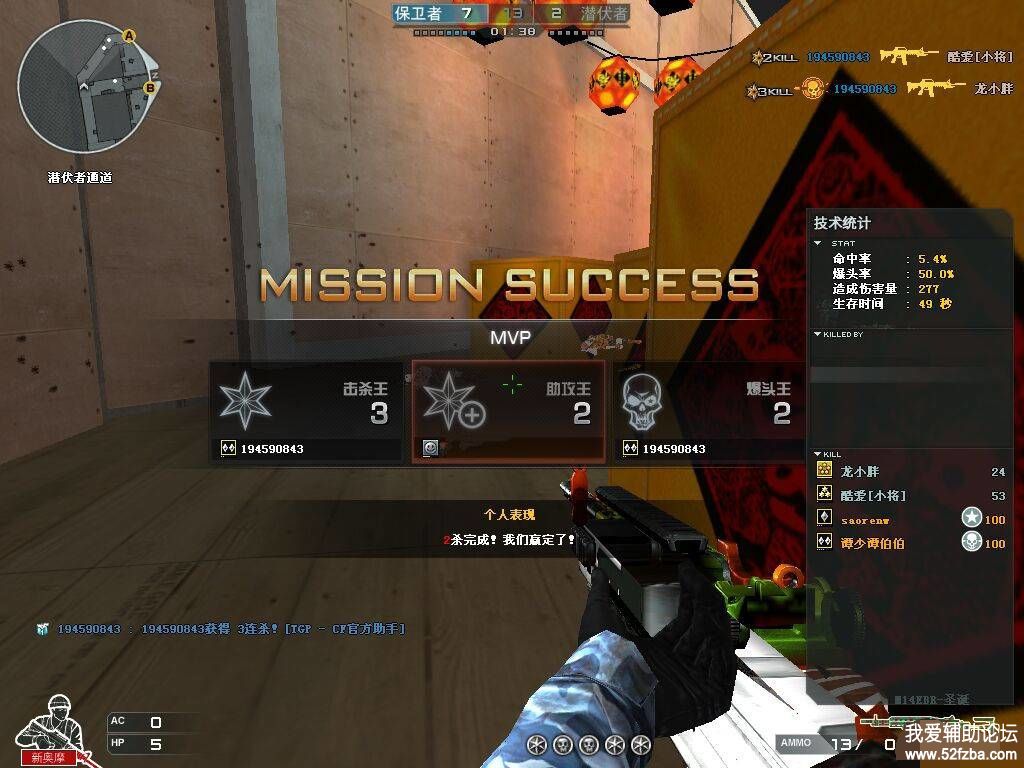Select saorenw row in kill list
The width and height of the screenshot is (1024, 768).
click(910, 520)
